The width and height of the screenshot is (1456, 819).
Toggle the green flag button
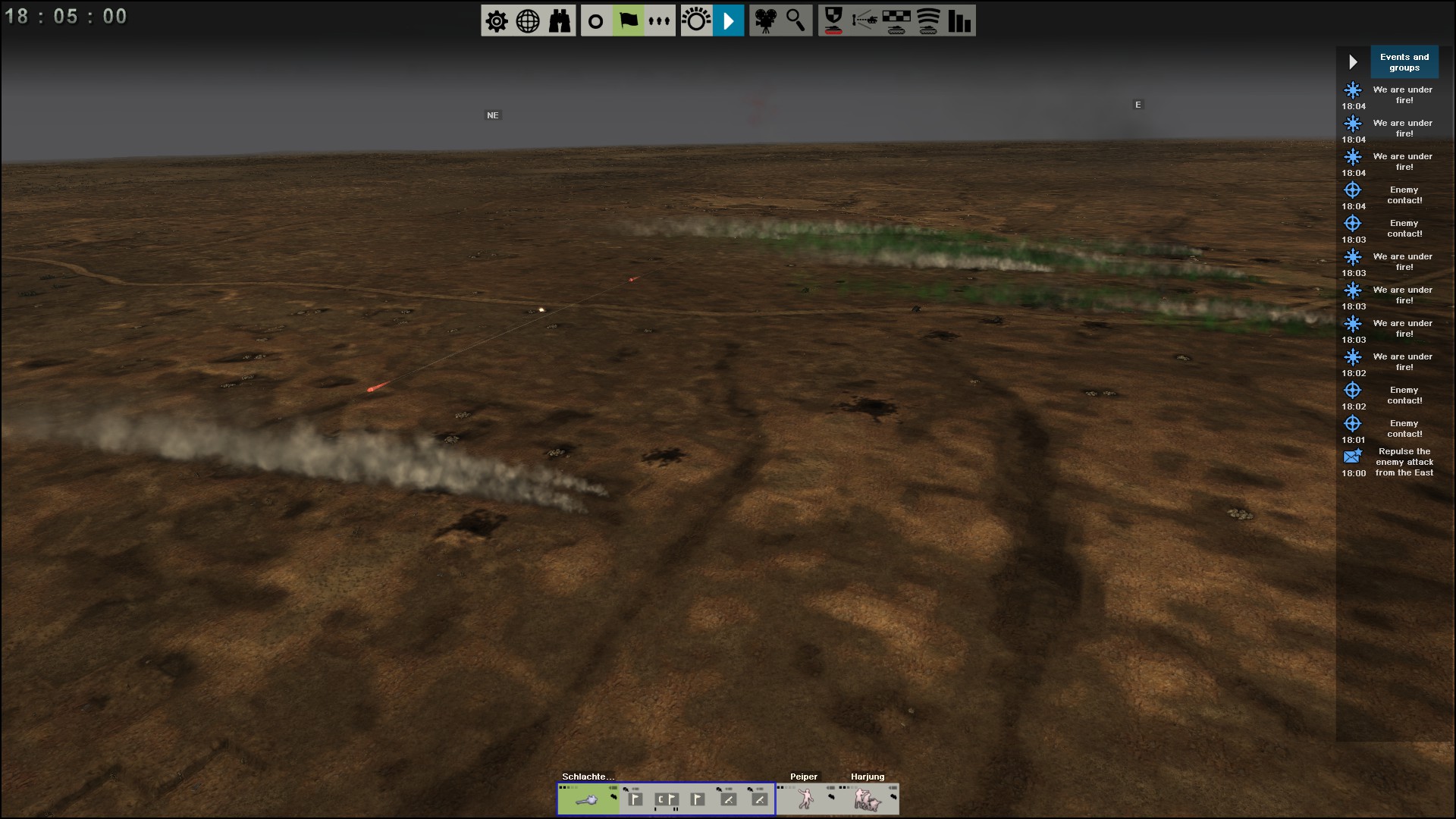628,21
